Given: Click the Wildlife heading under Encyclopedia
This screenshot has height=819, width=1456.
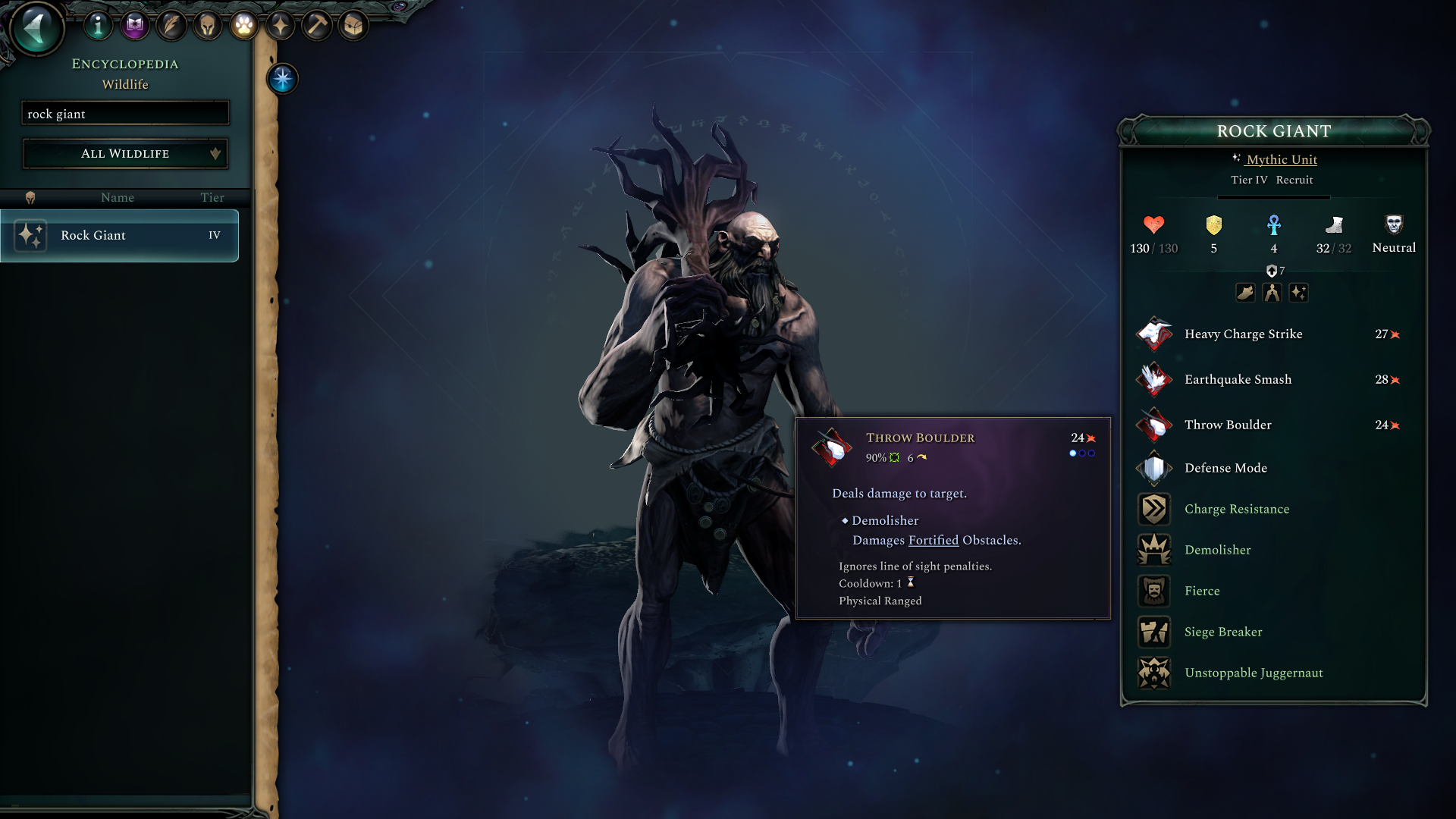Looking at the screenshot, I should pyautogui.click(x=124, y=84).
